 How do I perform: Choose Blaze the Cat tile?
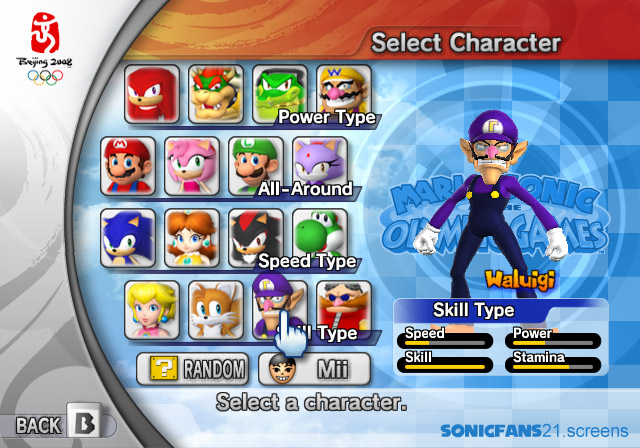point(319,165)
